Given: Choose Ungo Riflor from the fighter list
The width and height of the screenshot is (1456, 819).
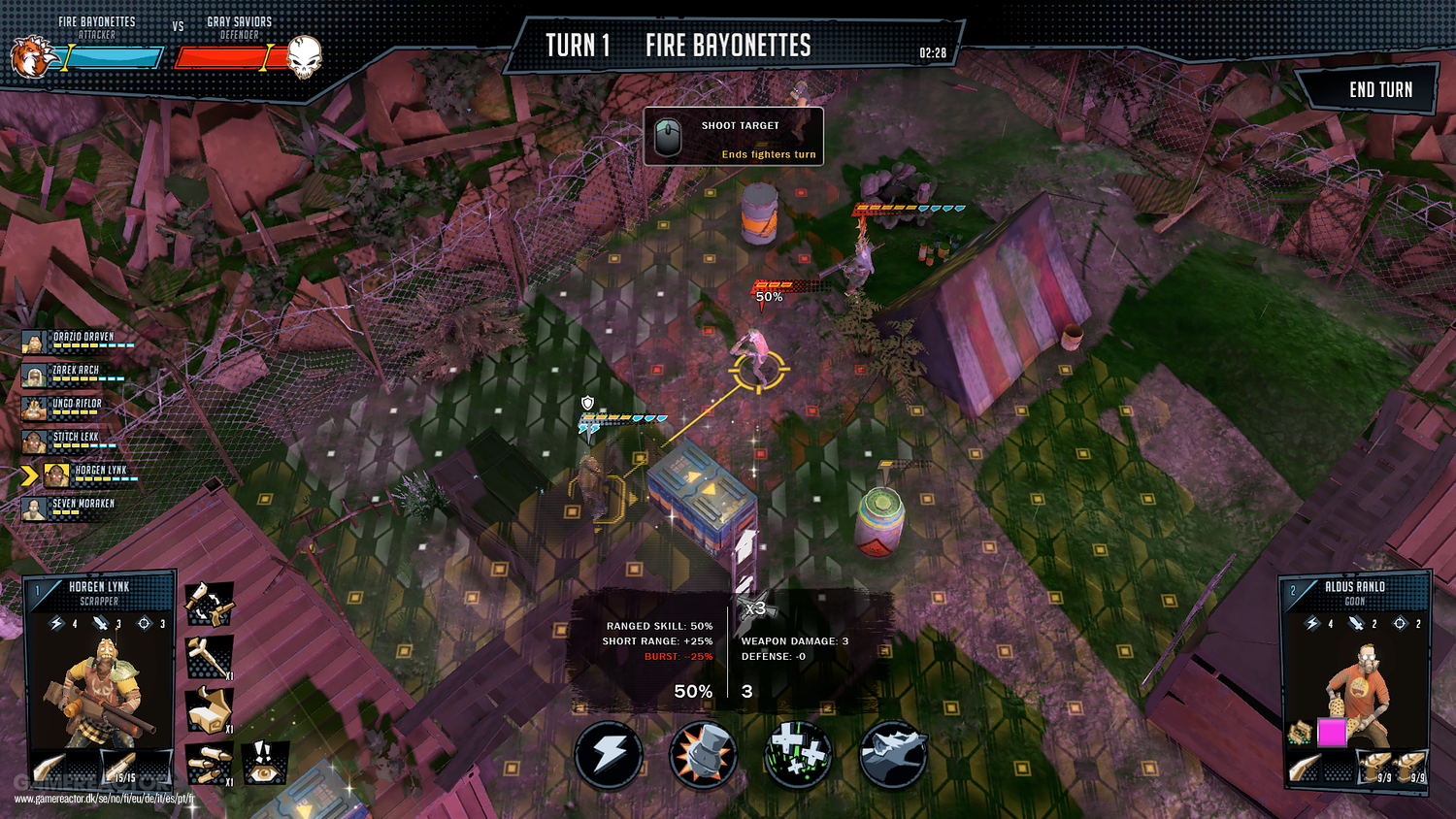Looking at the screenshot, I should tap(76, 408).
